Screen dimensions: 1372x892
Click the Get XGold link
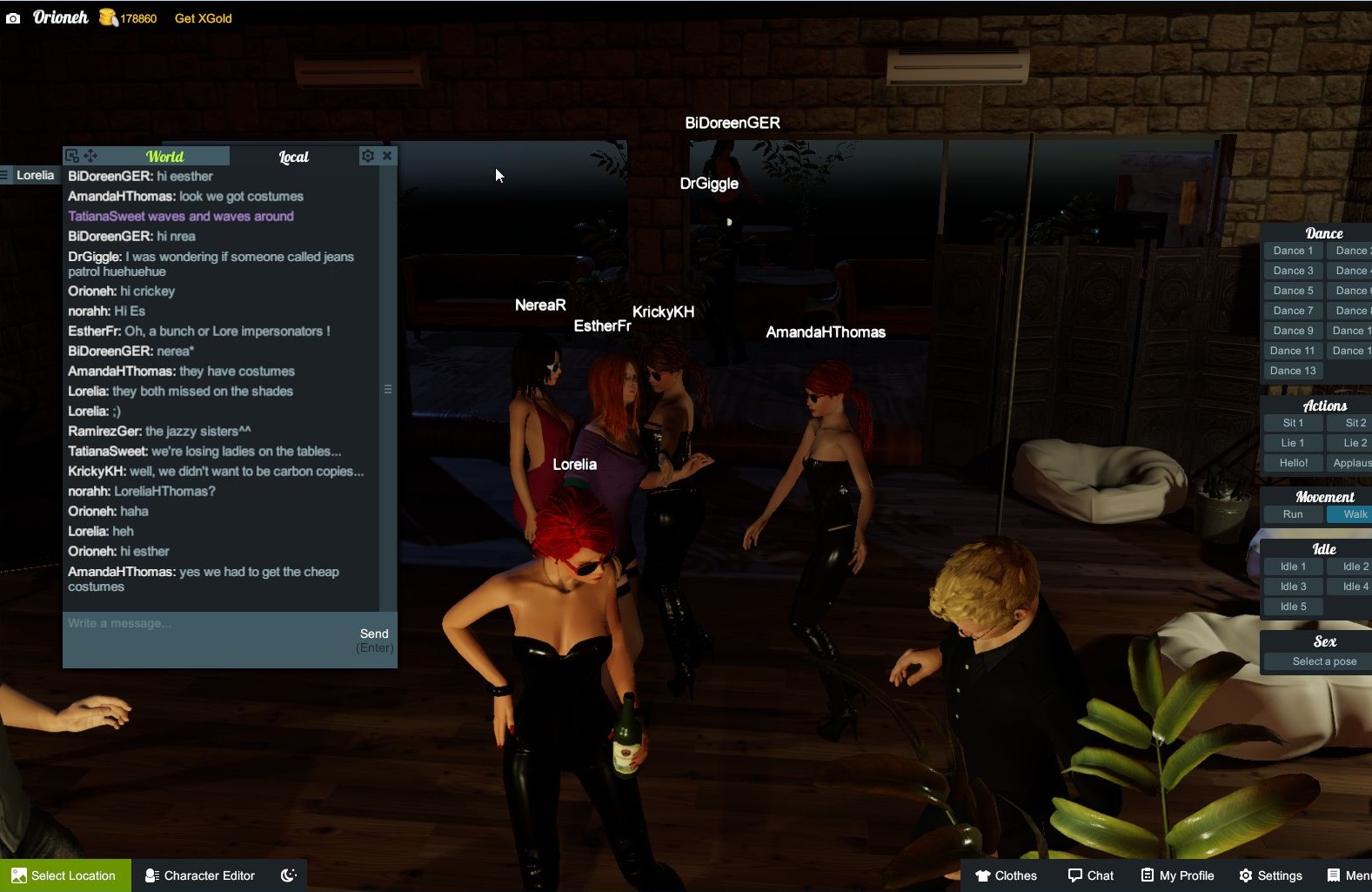[x=202, y=17]
